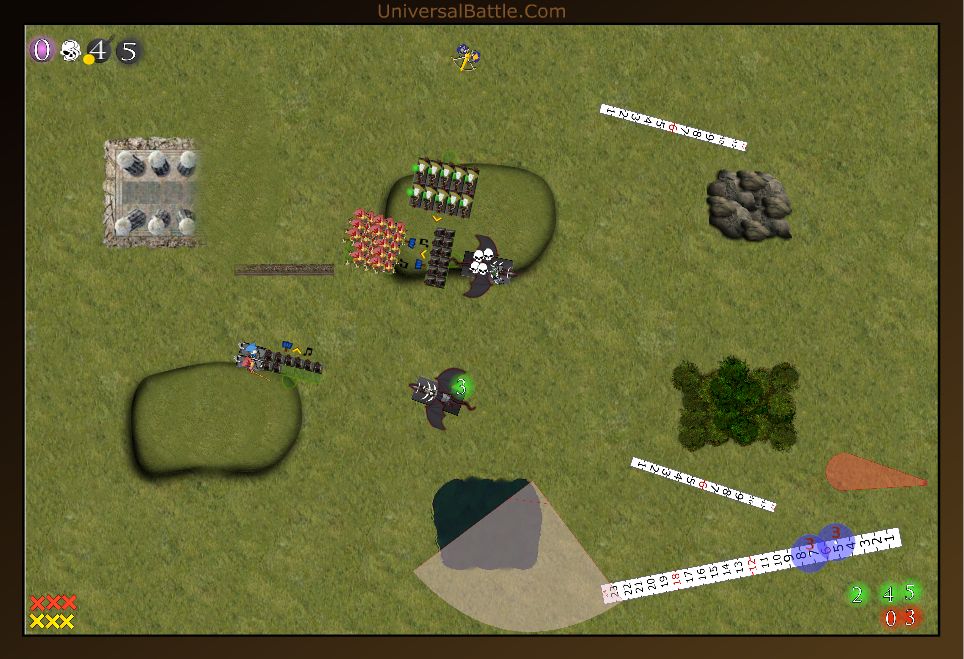Select the red XXX marker row

click(53, 603)
